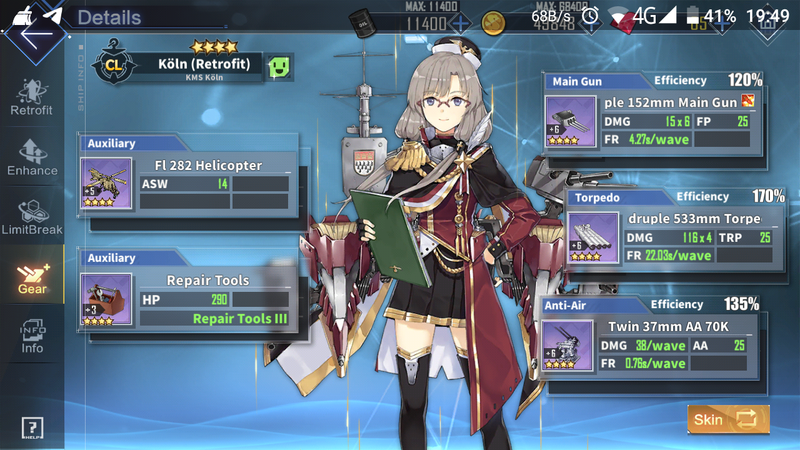Switch to the Enhance tab

pos(31,155)
